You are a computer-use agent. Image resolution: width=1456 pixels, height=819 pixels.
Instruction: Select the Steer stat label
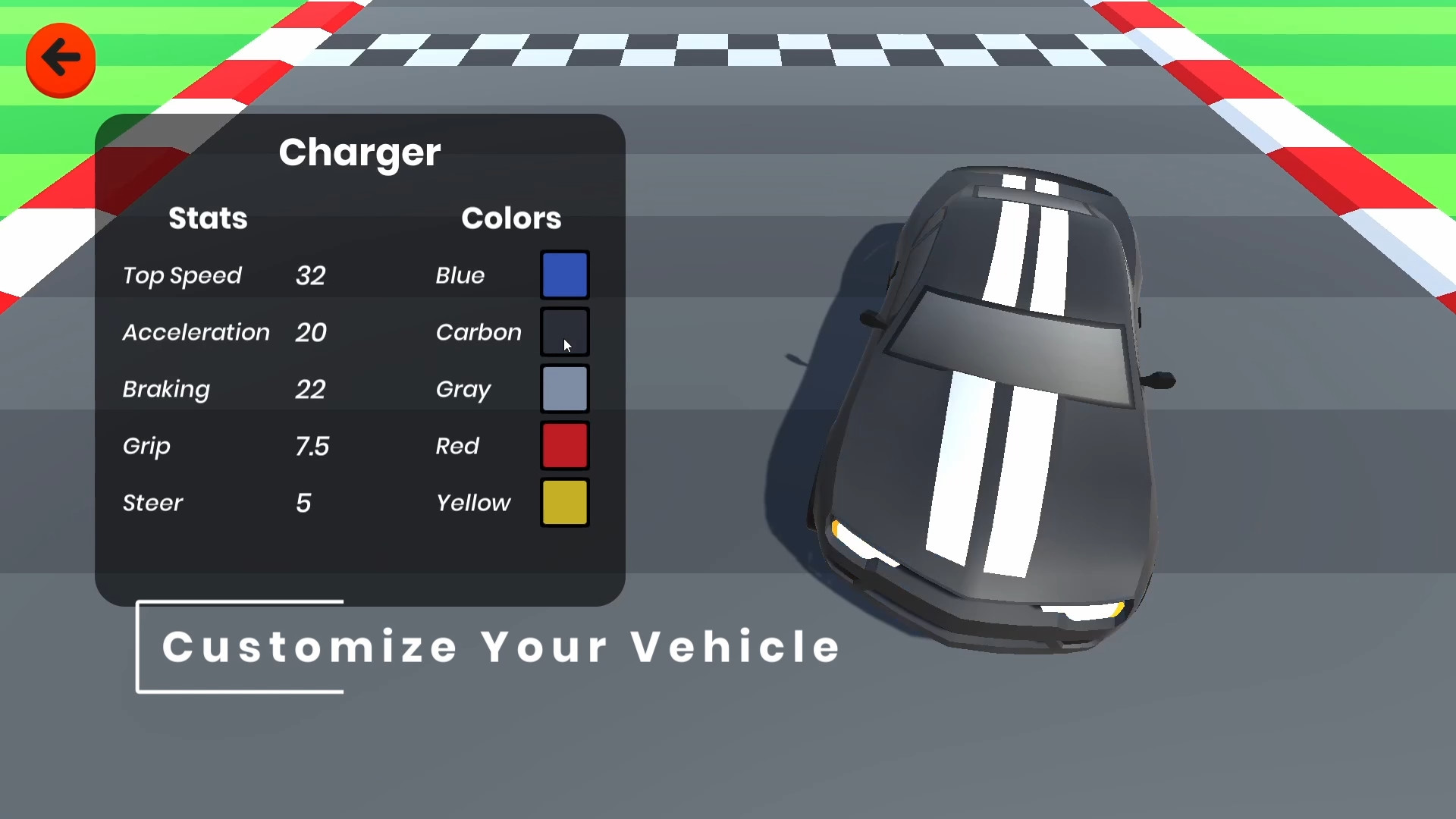[x=152, y=503]
